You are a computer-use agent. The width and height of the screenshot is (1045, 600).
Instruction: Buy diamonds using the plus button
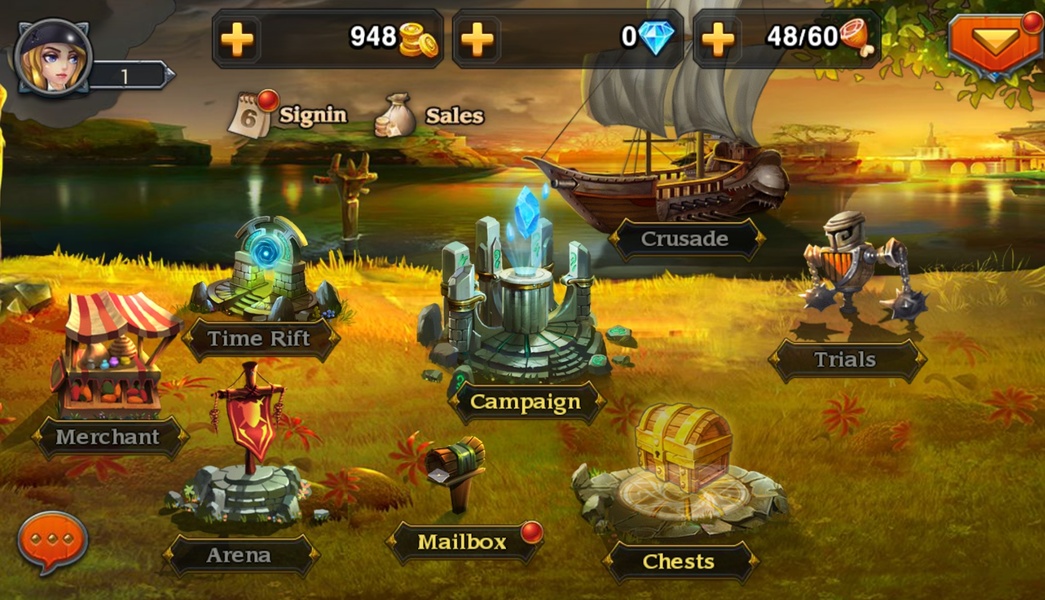(478, 40)
